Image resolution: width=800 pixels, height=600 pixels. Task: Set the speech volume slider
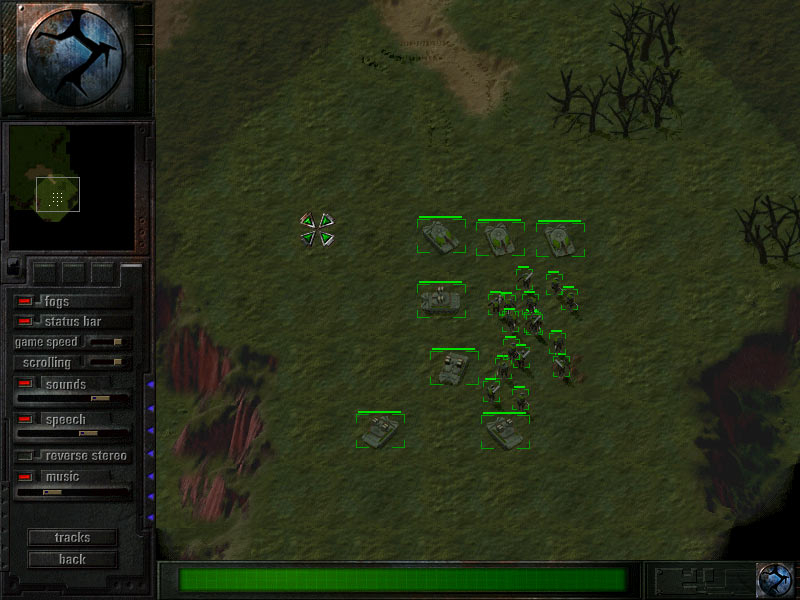pos(80,434)
